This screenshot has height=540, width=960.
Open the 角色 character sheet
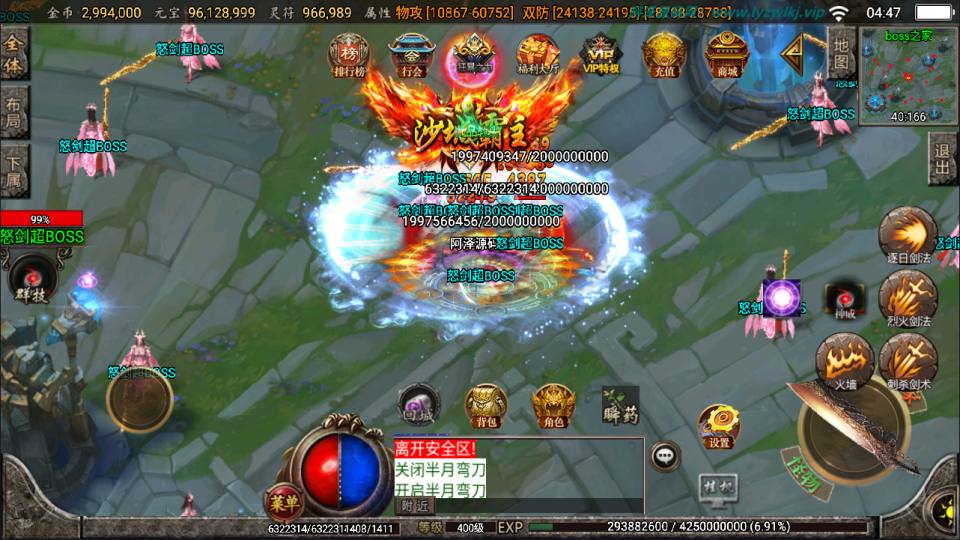pos(553,404)
